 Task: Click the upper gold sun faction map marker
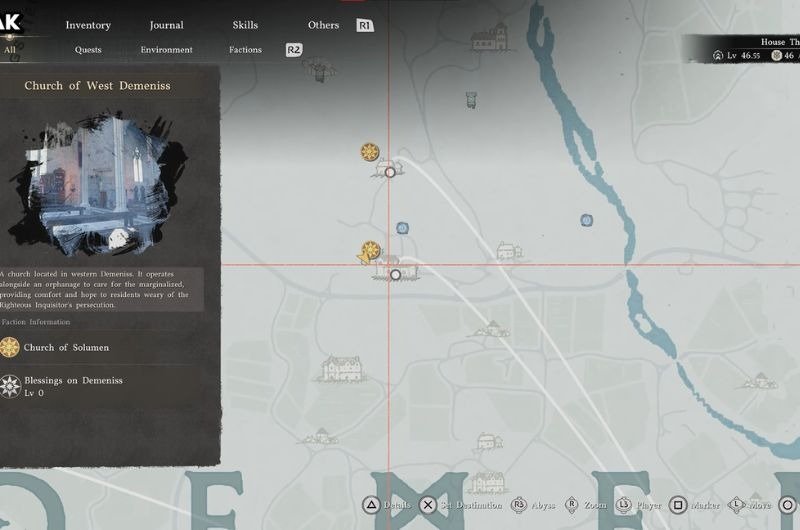tap(370, 152)
